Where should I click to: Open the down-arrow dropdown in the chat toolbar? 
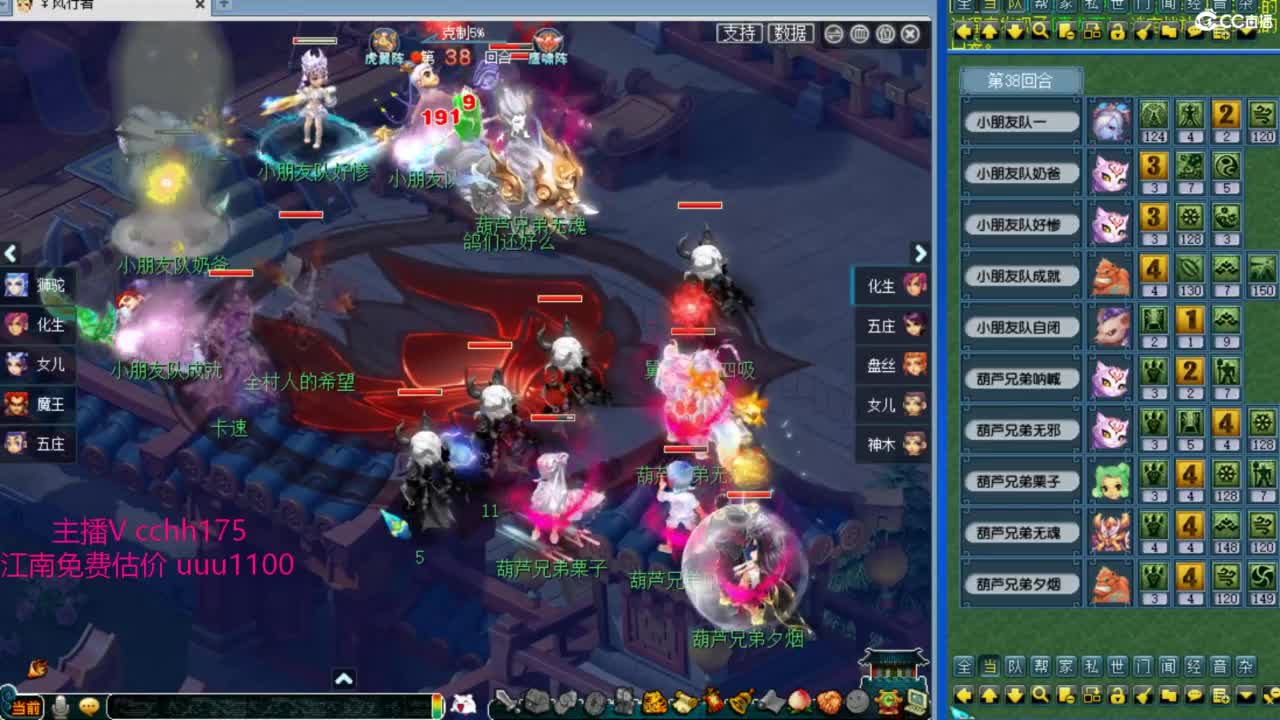(x=1246, y=696)
